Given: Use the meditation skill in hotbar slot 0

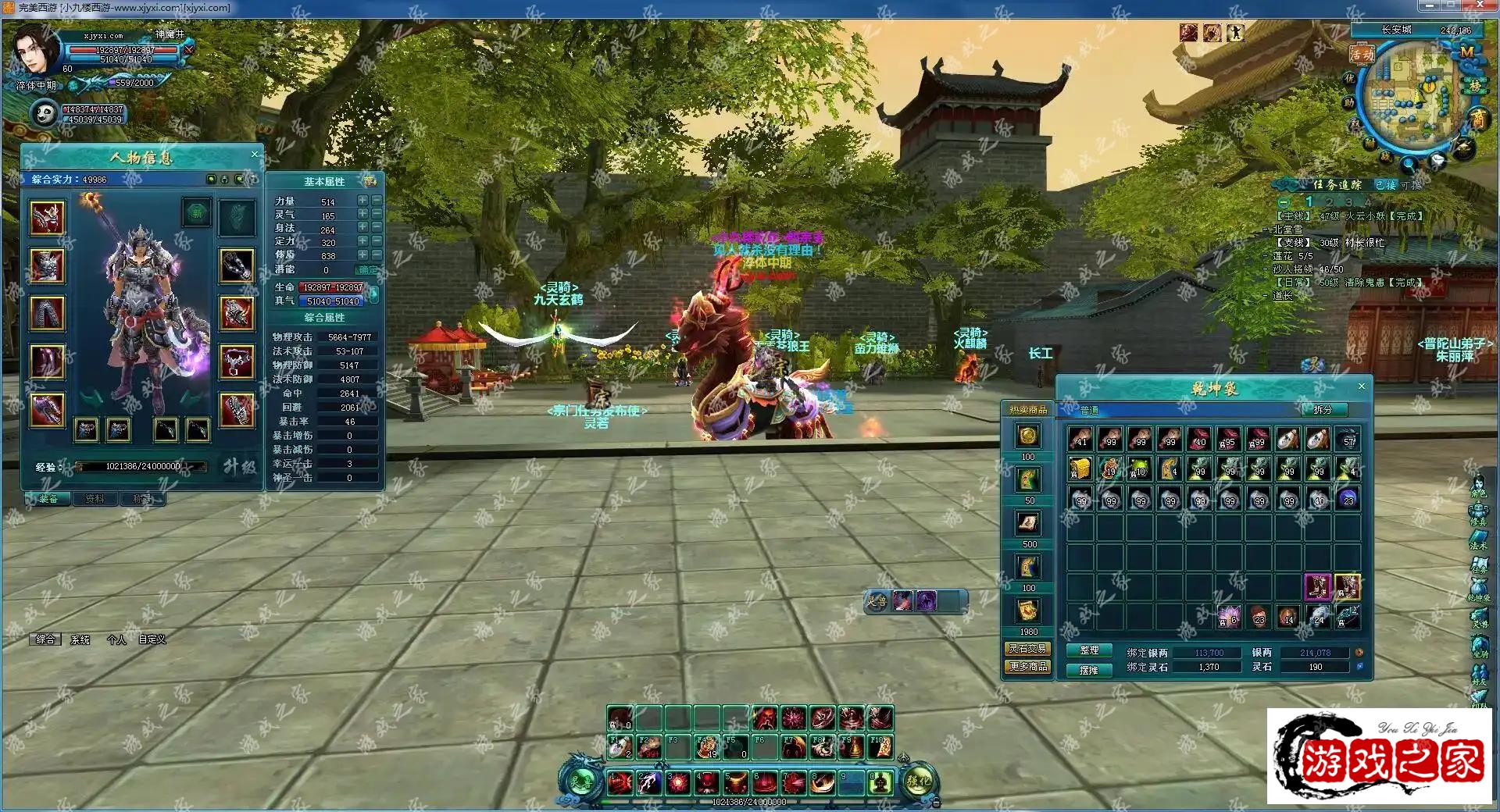Looking at the screenshot, I should coord(880,781).
